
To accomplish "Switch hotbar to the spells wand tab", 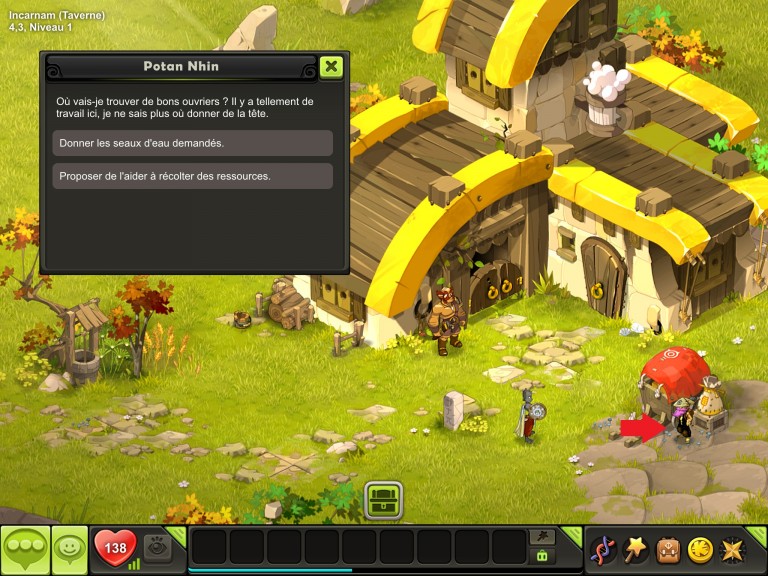I will (543, 537).
